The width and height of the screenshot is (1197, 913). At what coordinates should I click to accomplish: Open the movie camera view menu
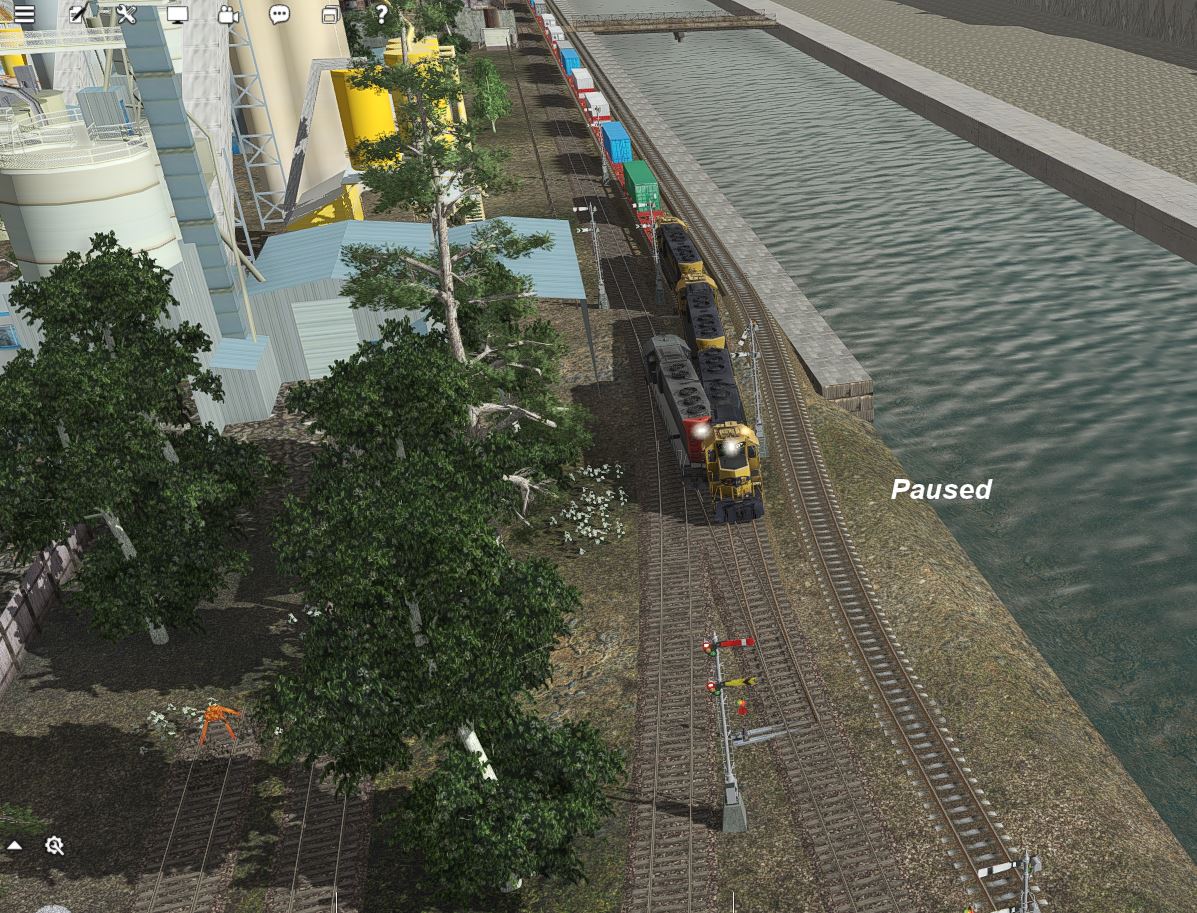[229, 15]
